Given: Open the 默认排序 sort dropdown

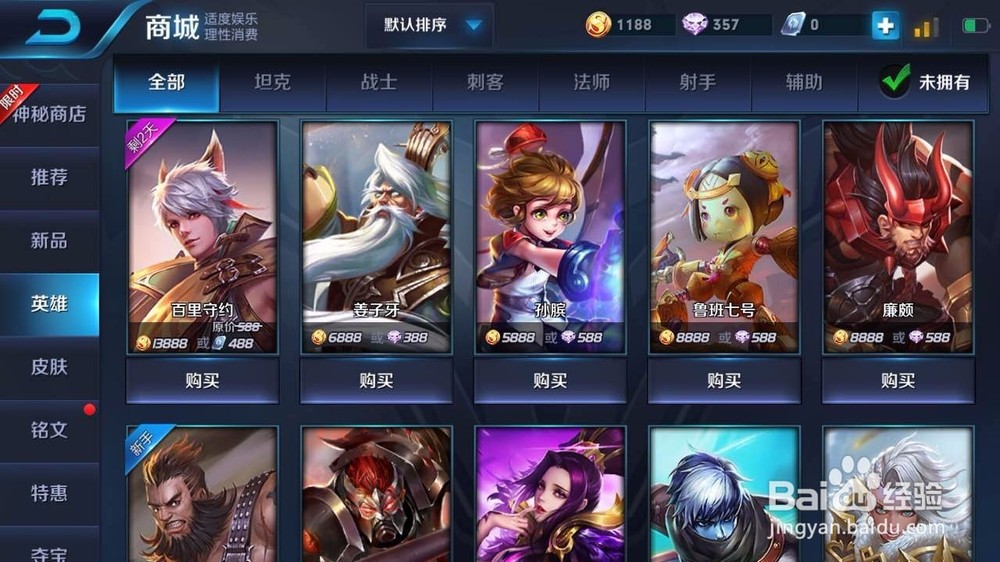Looking at the screenshot, I should [x=429, y=25].
